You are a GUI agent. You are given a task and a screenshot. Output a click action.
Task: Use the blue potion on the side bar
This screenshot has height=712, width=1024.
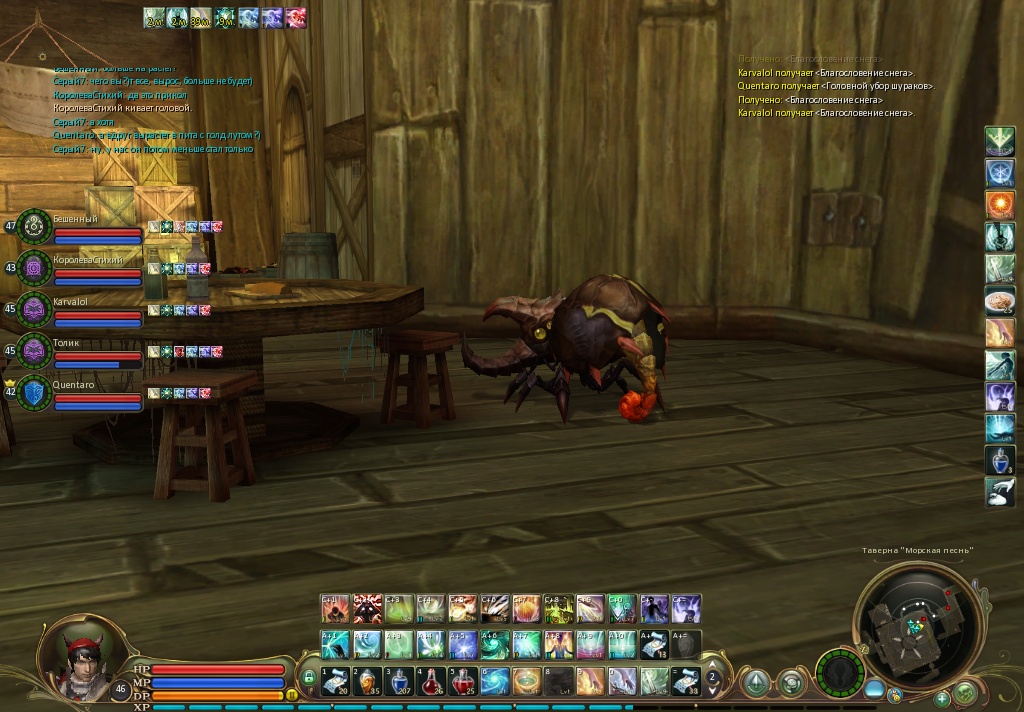click(1000, 460)
